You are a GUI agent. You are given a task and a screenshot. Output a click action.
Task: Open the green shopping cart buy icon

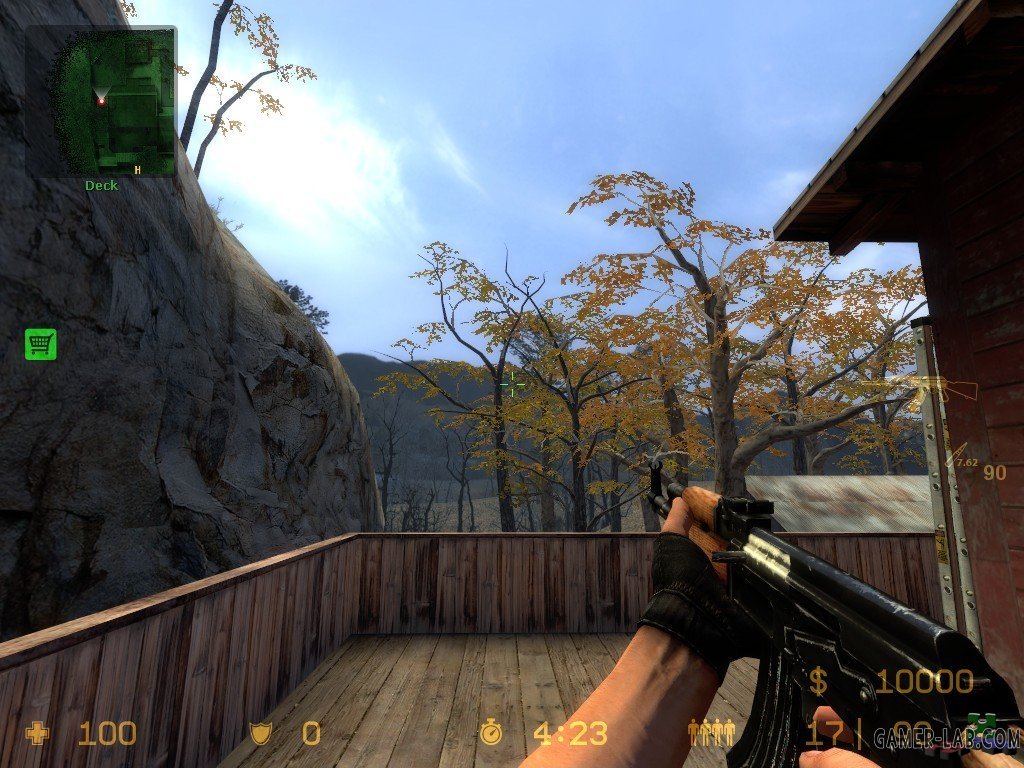(41, 344)
